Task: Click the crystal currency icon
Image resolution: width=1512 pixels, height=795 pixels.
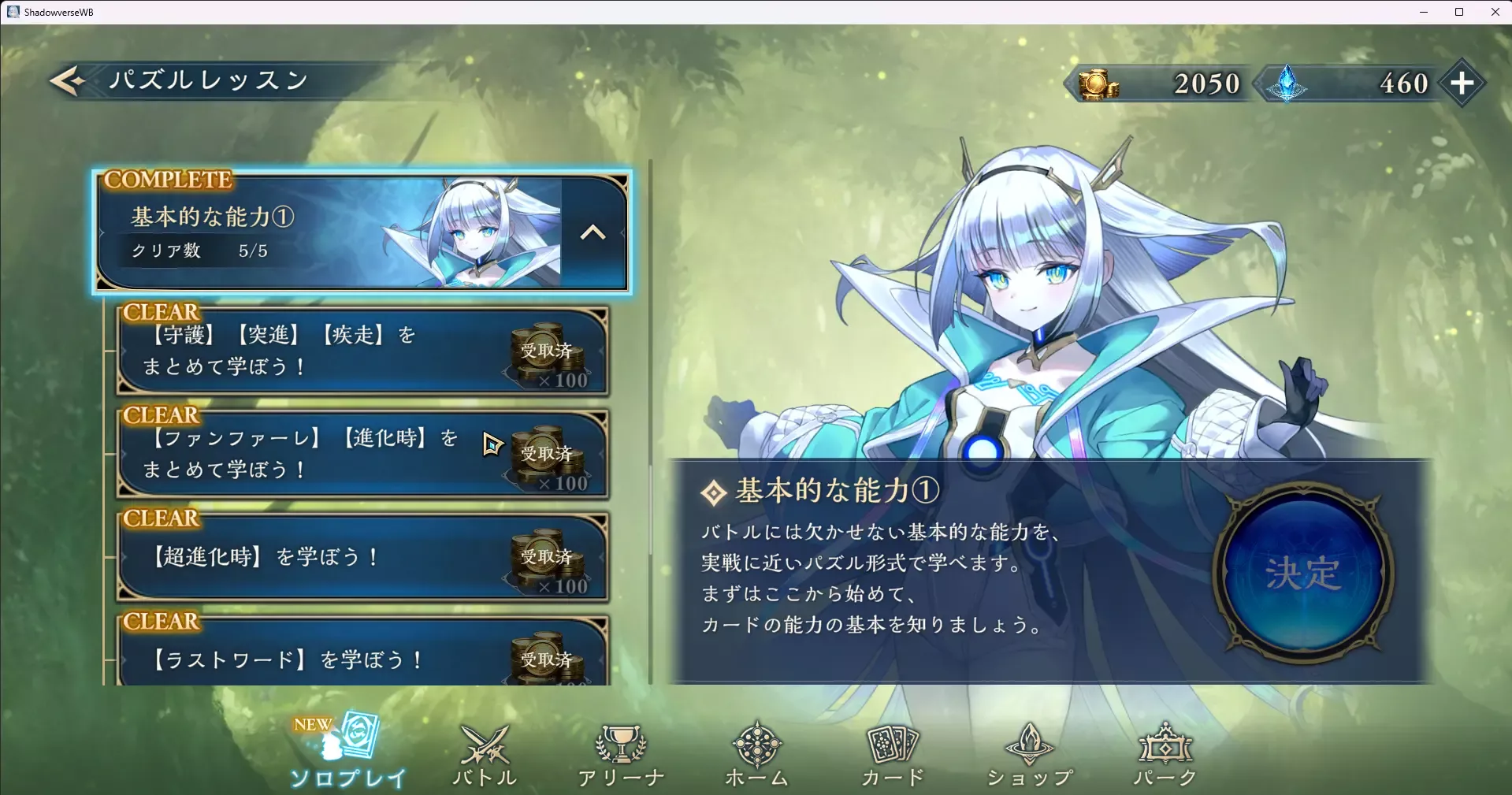Action: pyautogui.click(x=1284, y=84)
